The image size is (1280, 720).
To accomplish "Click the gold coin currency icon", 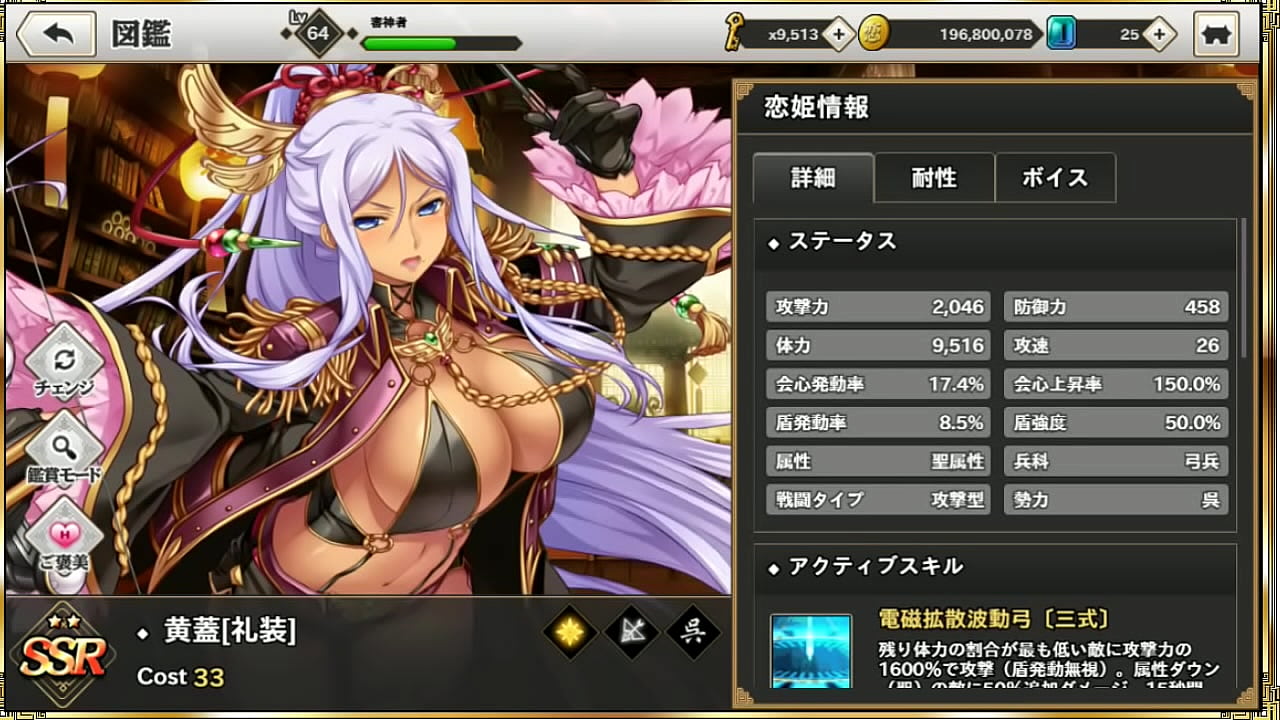I will click(876, 33).
